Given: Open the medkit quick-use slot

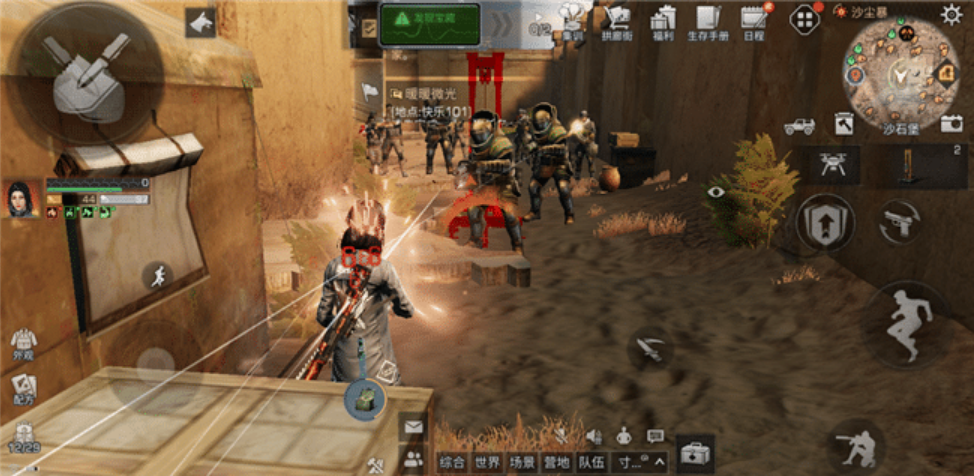Looking at the screenshot, I should [x=695, y=454].
